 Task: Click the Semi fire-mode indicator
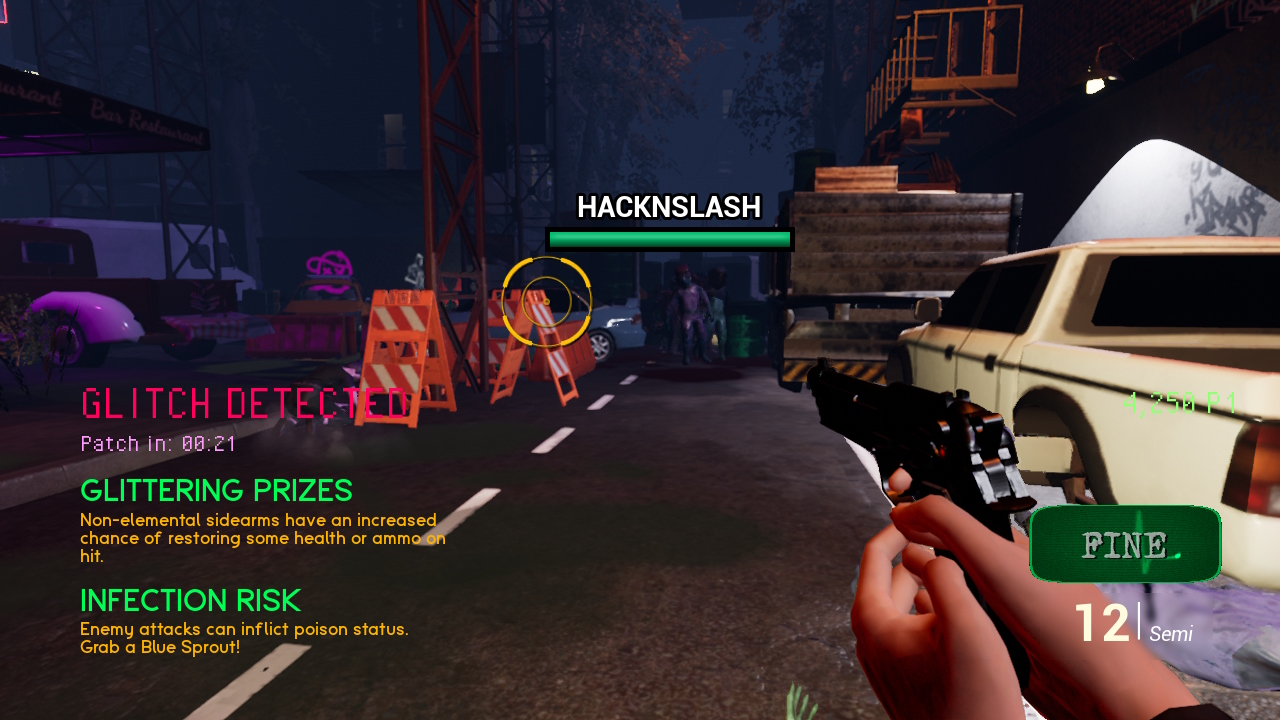pyautogui.click(x=1173, y=634)
